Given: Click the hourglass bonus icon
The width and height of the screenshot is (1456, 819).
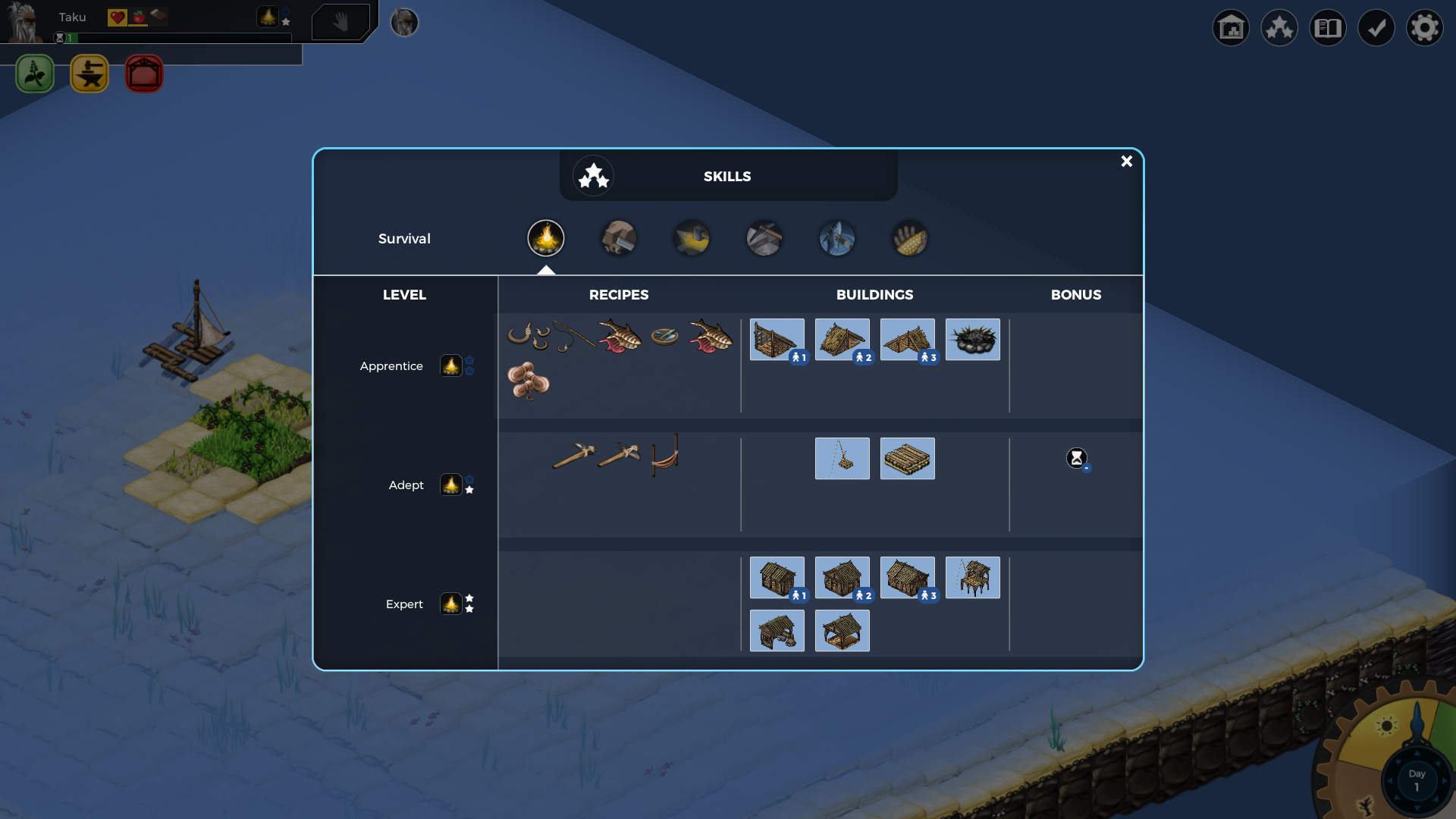Looking at the screenshot, I should click(1076, 458).
